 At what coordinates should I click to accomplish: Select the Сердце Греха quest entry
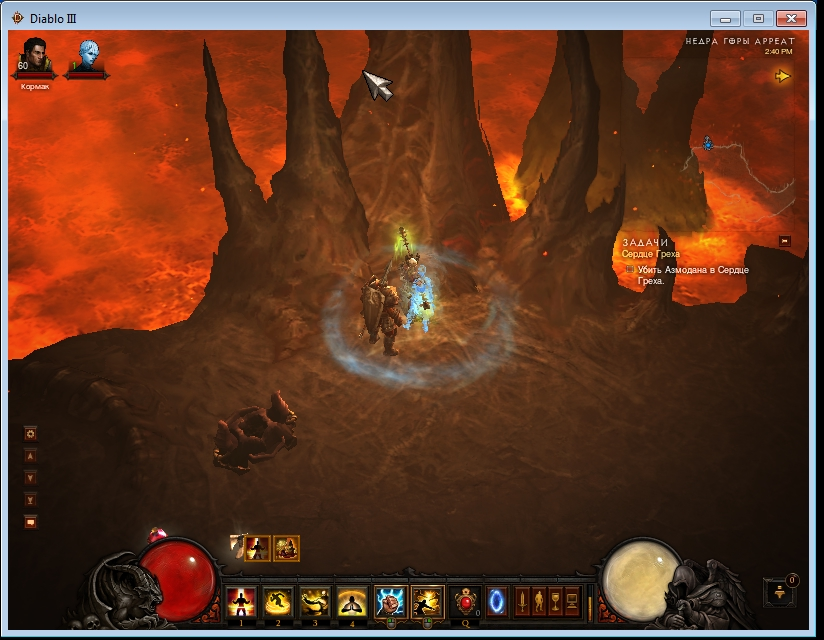click(x=650, y=254)
